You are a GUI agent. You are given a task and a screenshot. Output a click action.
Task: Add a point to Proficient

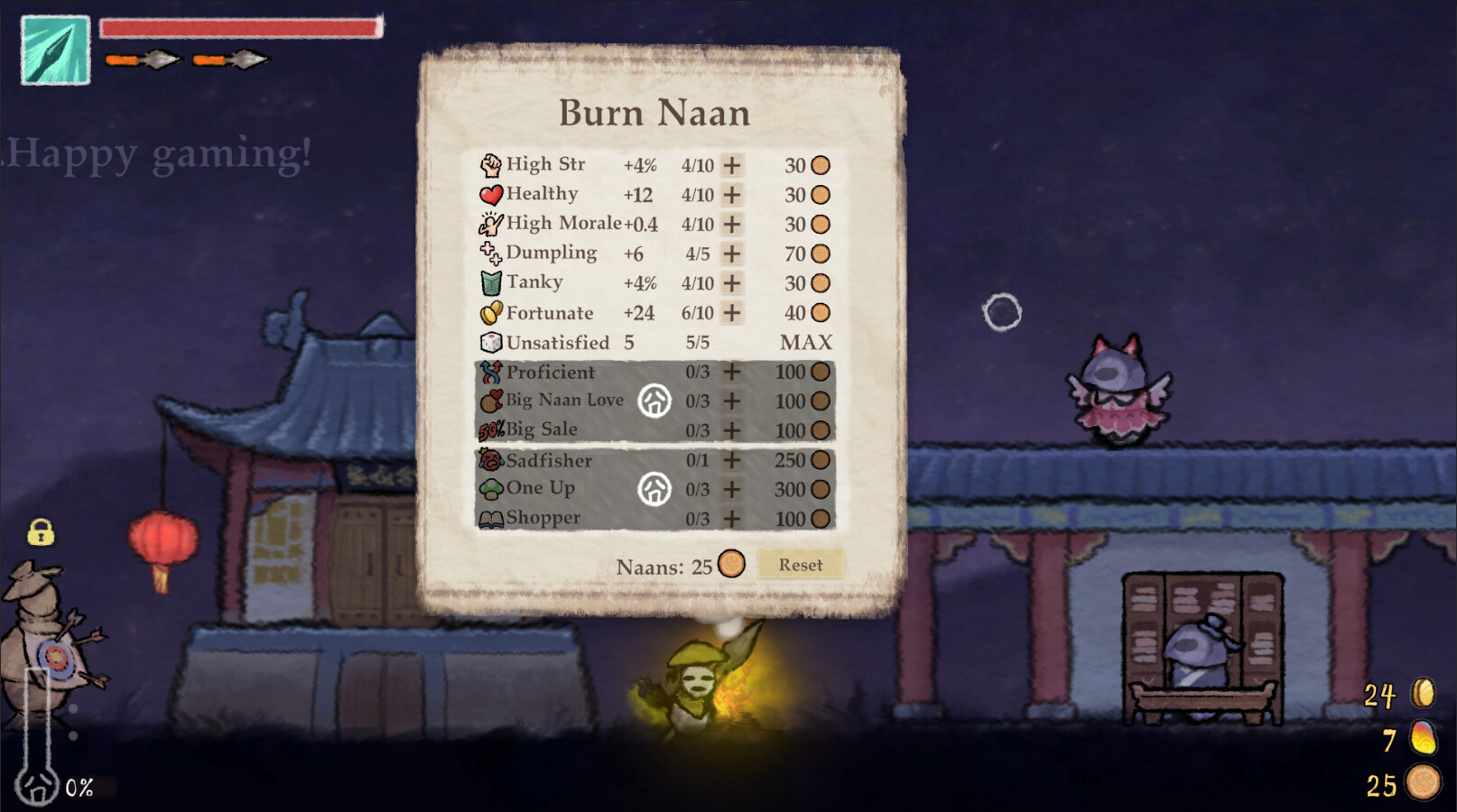[732, 372]
